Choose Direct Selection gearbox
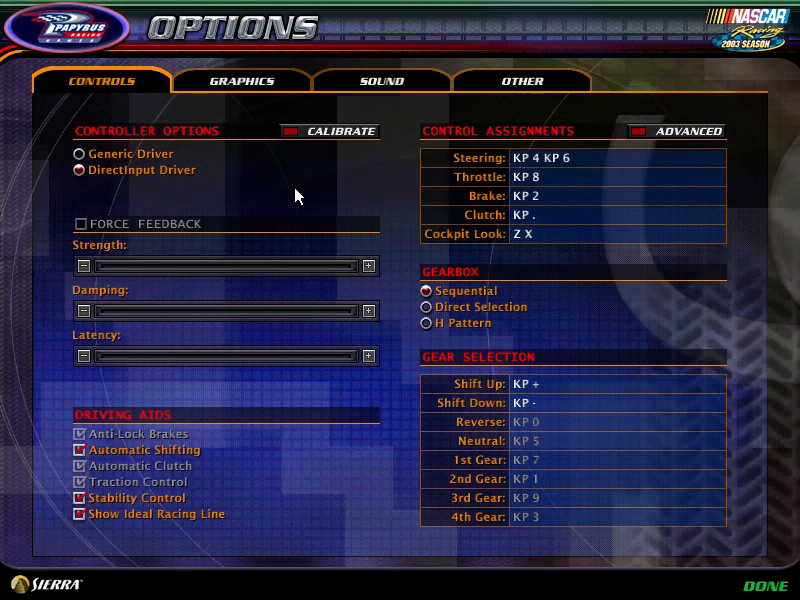This screenshot has width=800, height=600. click(427, 307)
